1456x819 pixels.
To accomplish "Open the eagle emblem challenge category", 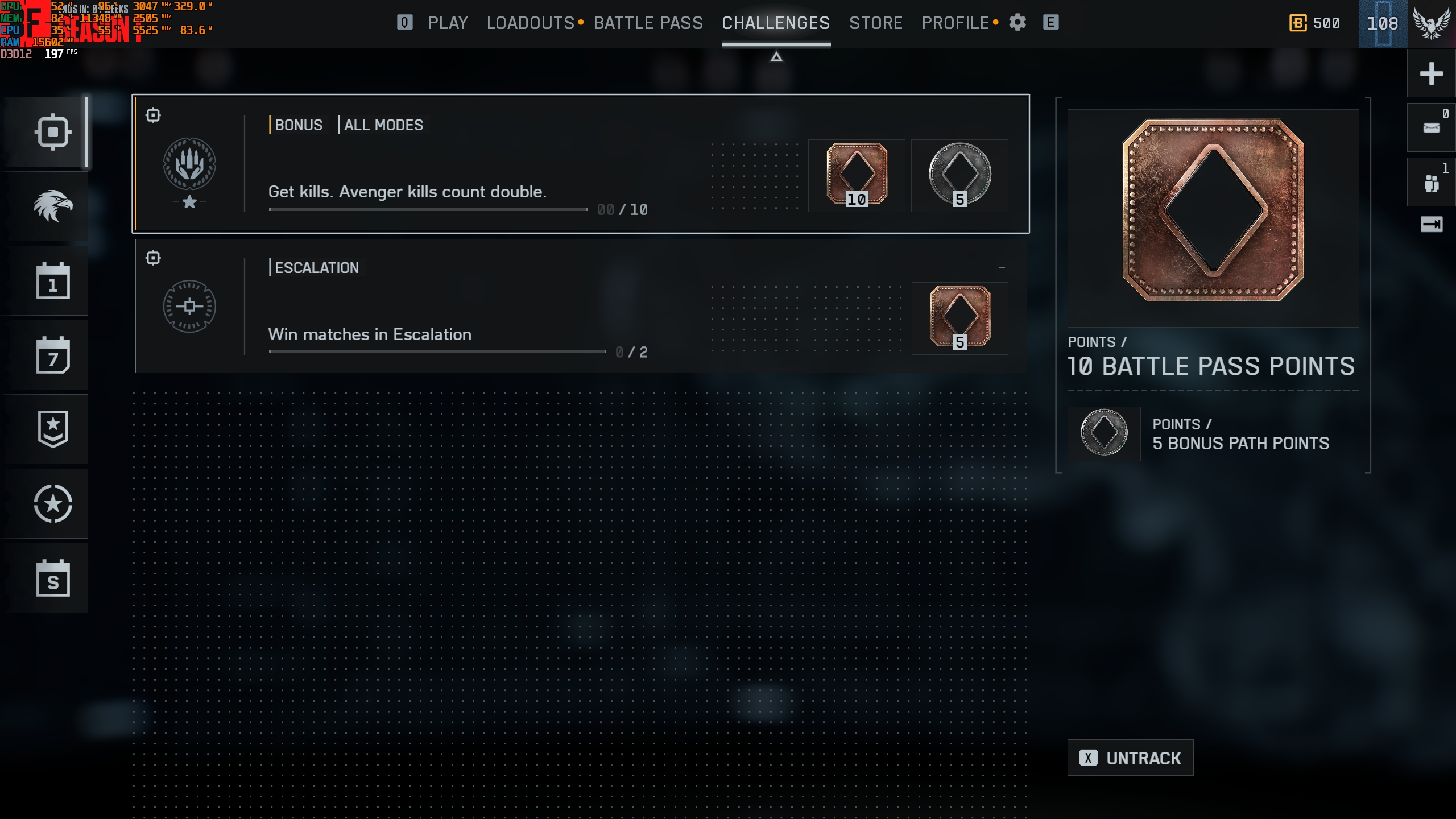I will 52,206.
